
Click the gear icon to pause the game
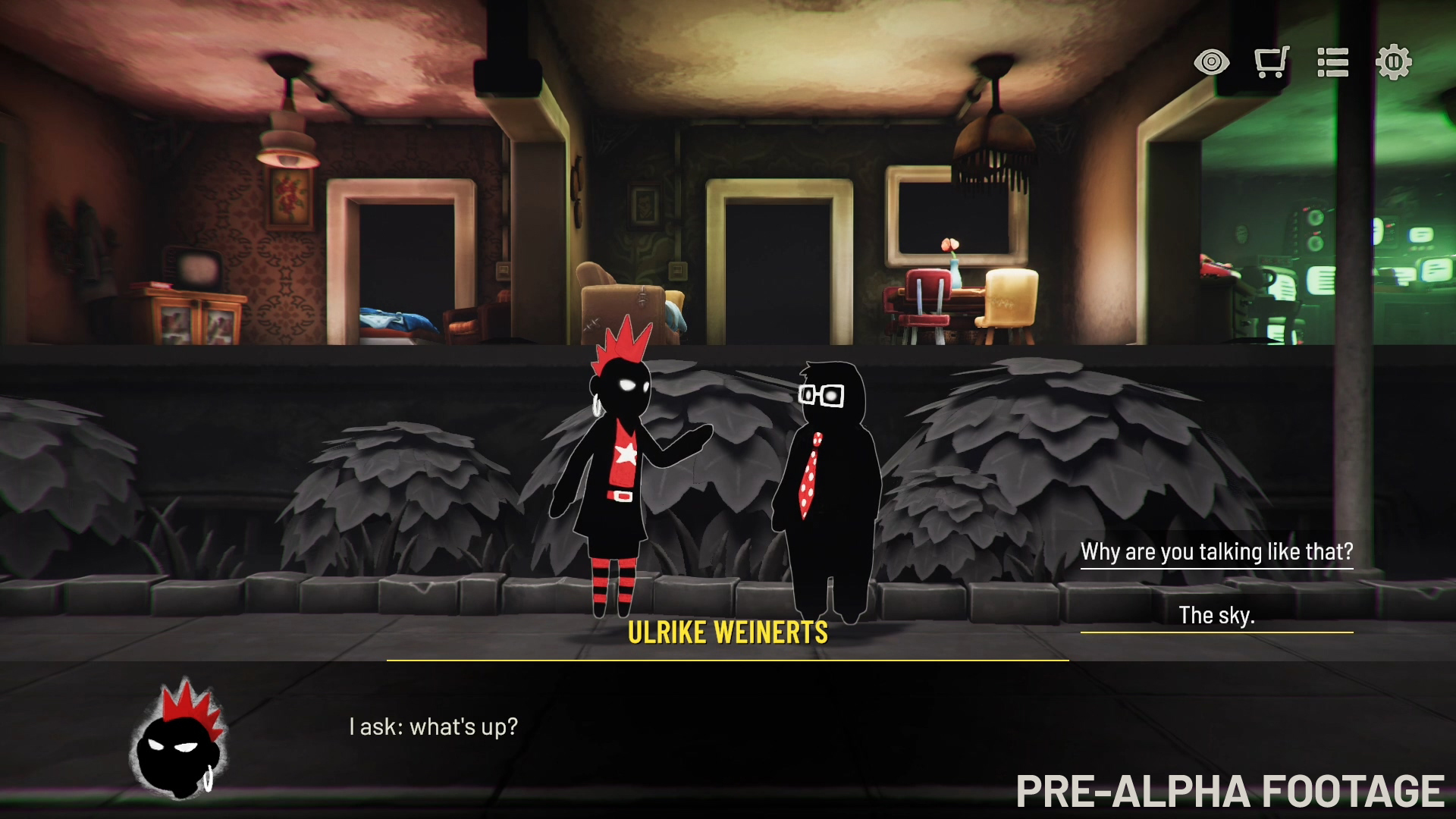tap(1394, 63)
